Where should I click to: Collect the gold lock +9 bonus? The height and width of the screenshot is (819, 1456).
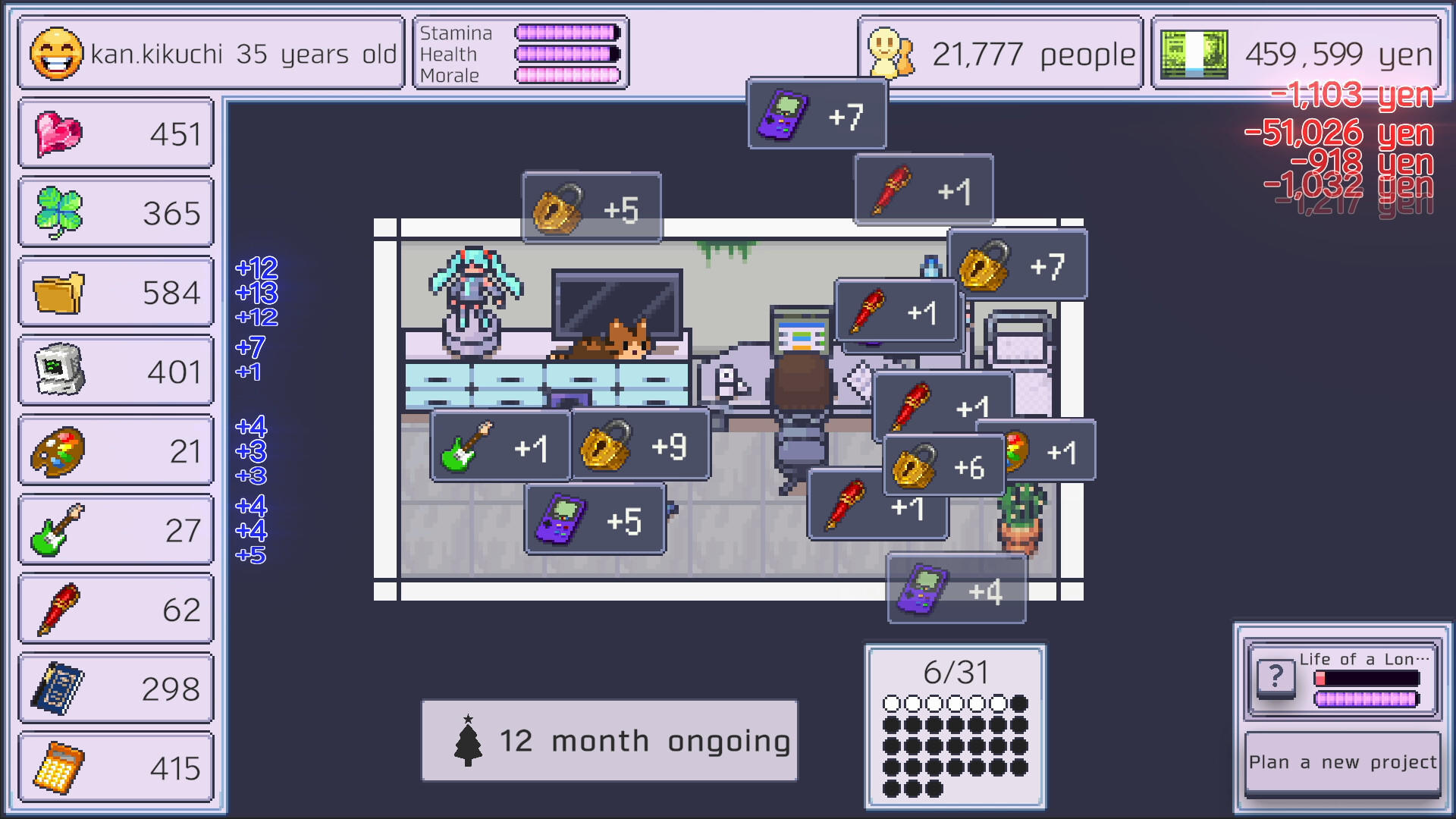coord(639,444)
